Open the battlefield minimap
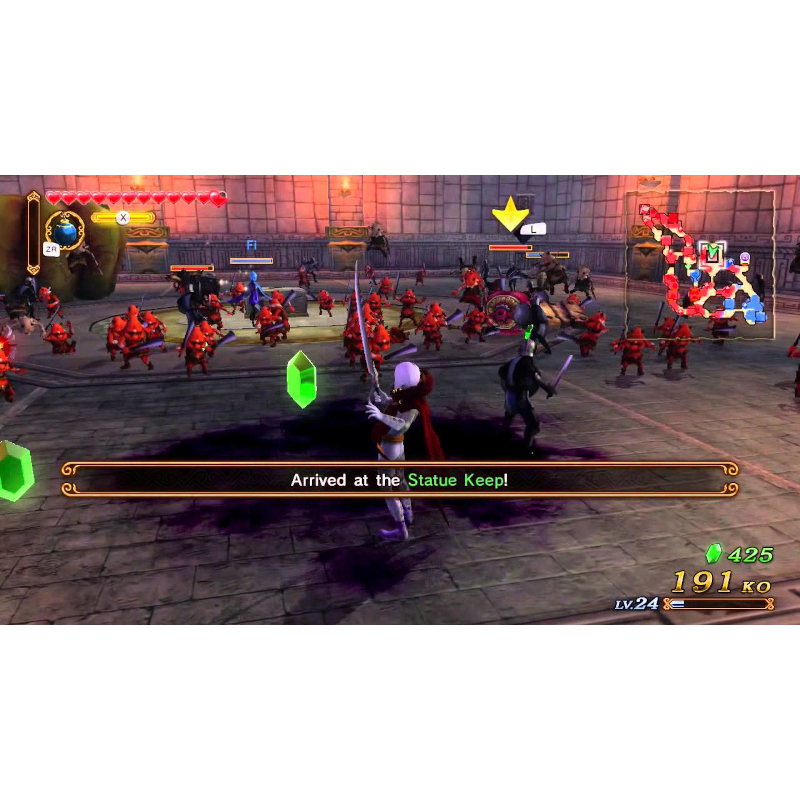Screen dimensions: 800x800 700,265
